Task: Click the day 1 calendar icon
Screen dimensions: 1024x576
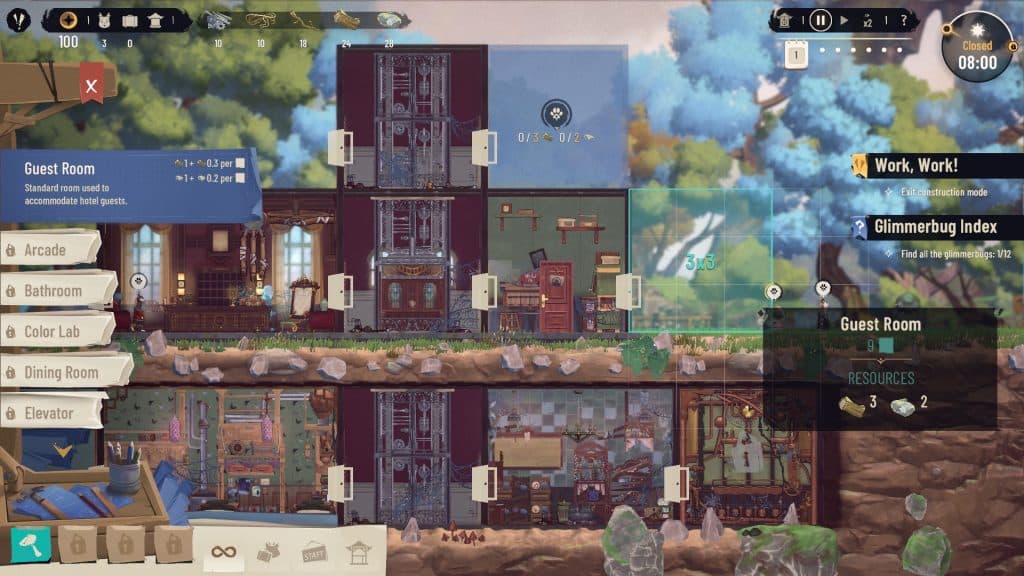Action: pyautogui.click(x=795, y=55)
